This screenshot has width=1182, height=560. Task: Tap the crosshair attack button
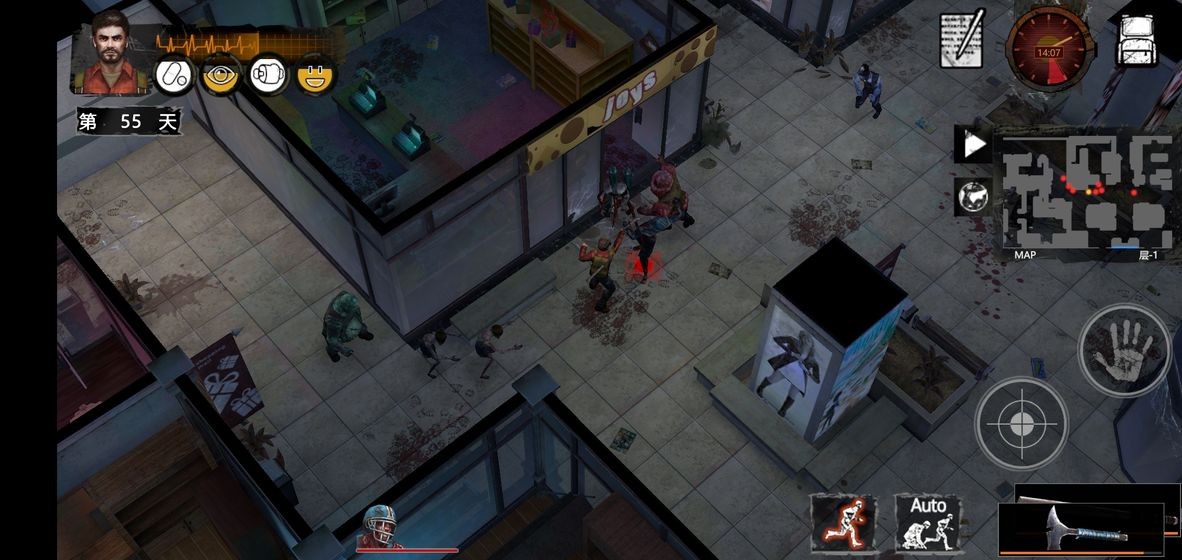pos(1021,423)
